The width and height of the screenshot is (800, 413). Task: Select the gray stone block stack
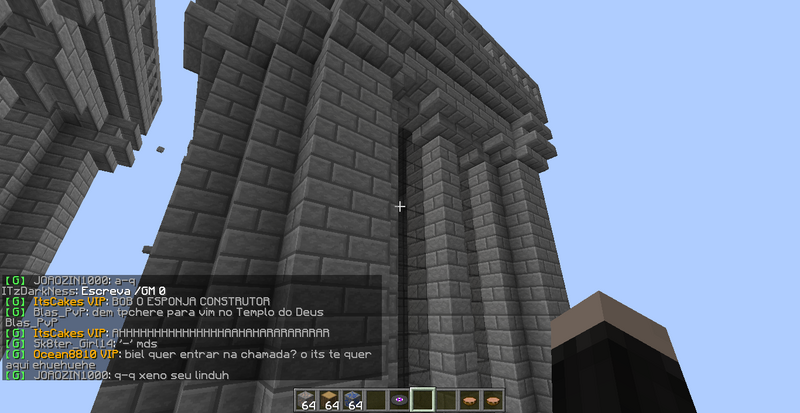point(309,400)
